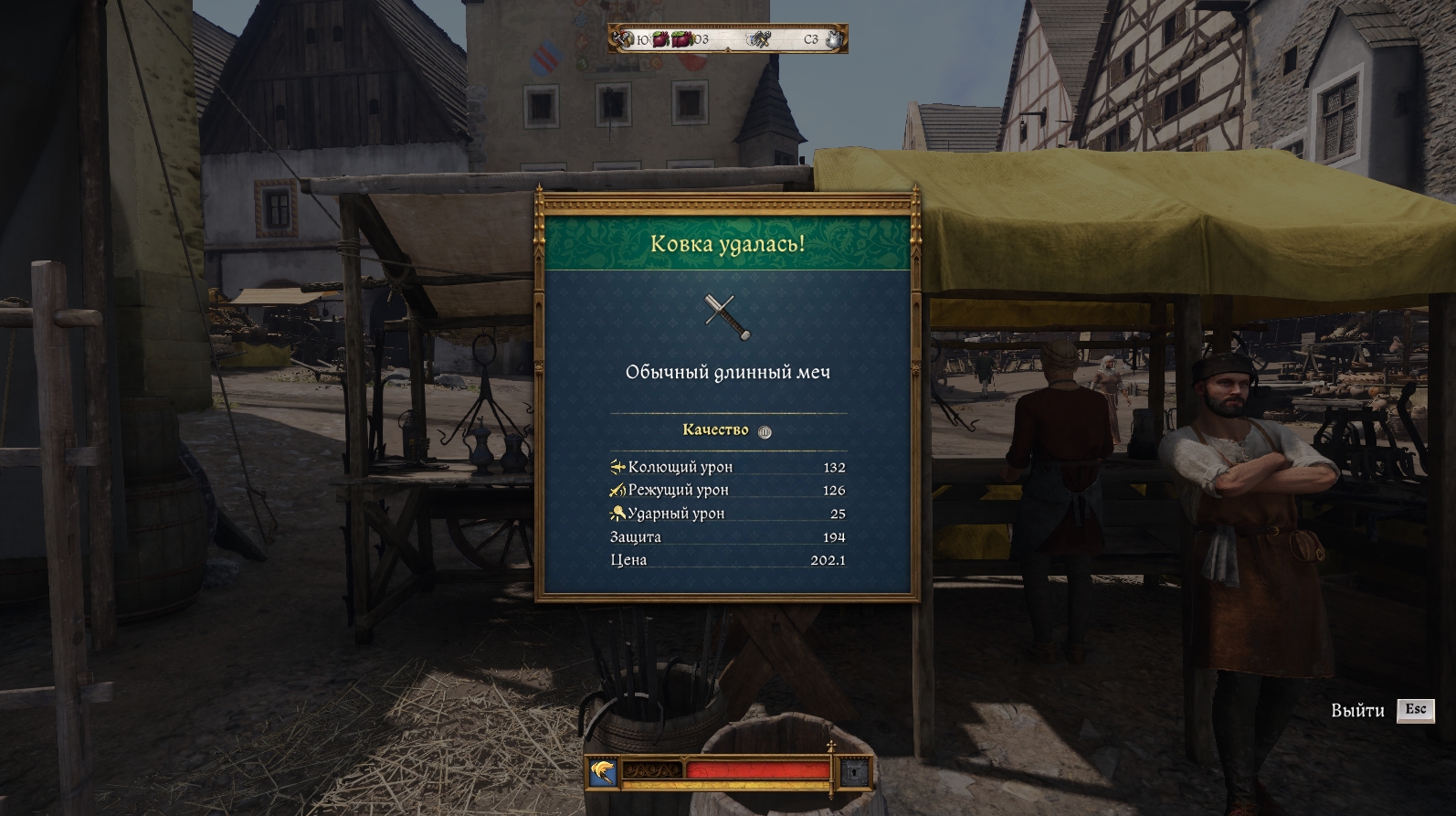Click the keyhole lock icon on the HUD
The image size is (1456, 816).
[854, 773]
